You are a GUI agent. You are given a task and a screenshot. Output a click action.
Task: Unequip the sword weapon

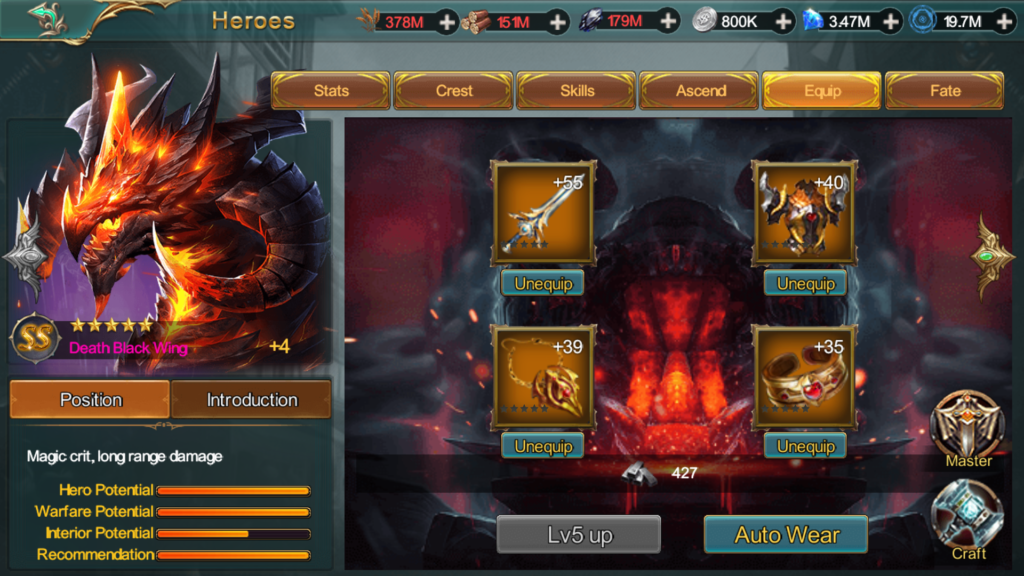[x=543, y=284]
